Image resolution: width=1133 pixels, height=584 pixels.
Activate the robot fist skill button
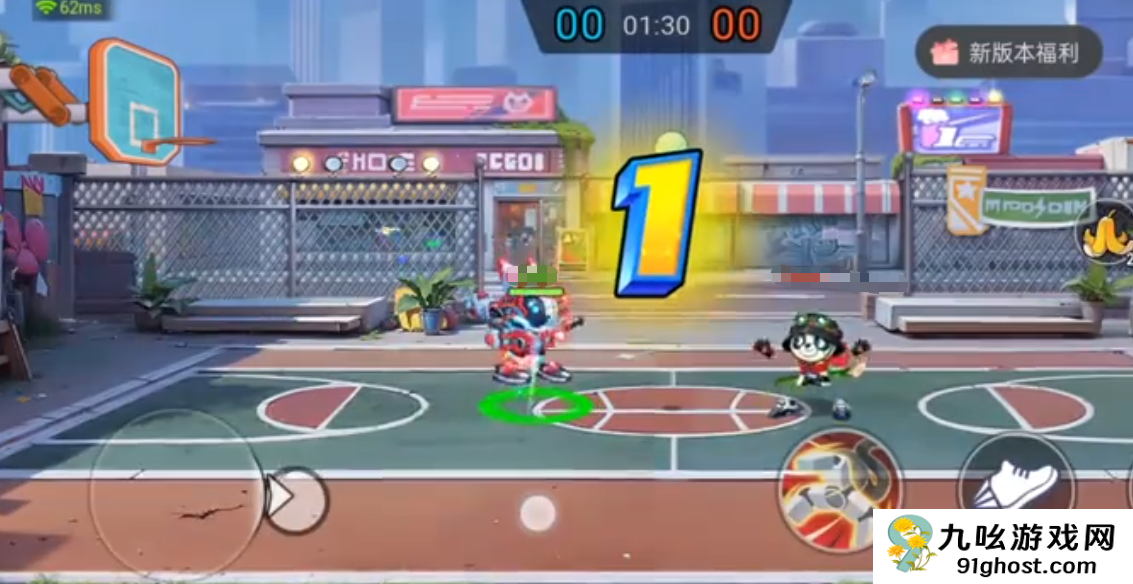coord(839,490)
